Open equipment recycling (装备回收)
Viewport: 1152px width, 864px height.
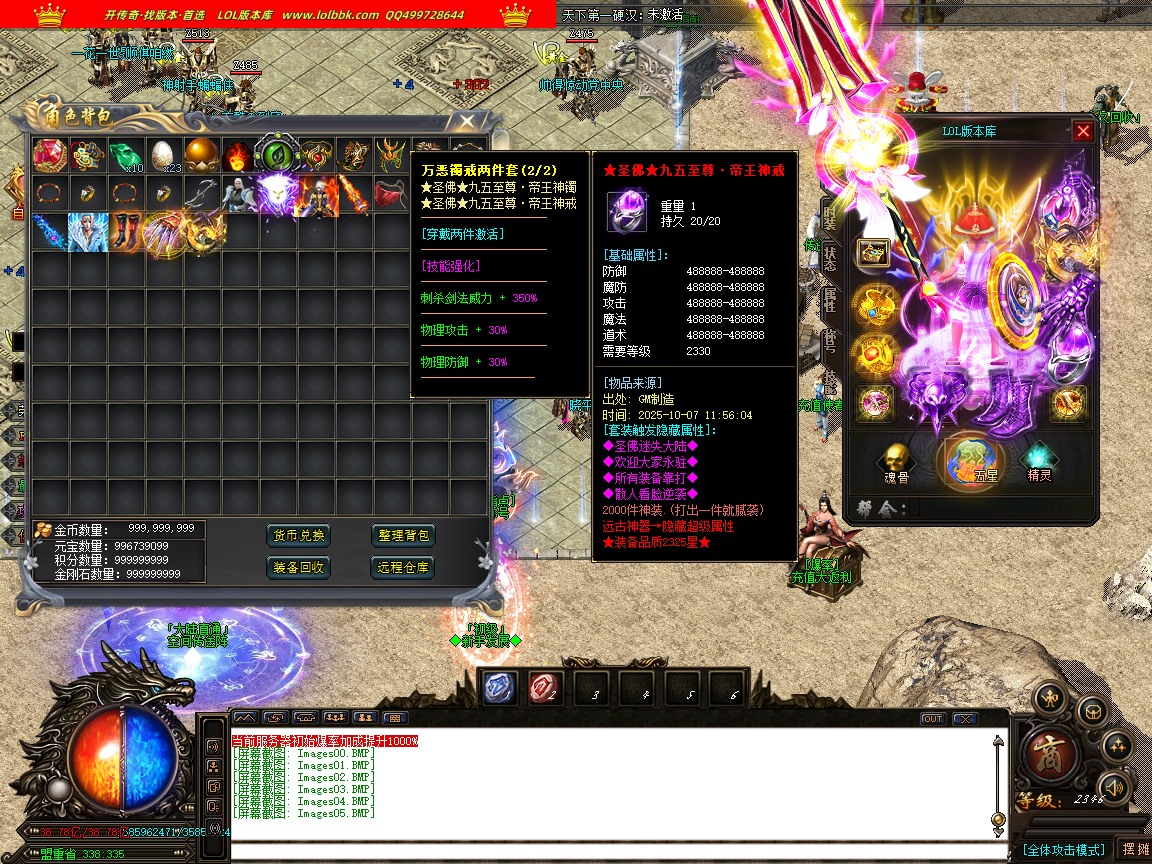click(299, 567)
